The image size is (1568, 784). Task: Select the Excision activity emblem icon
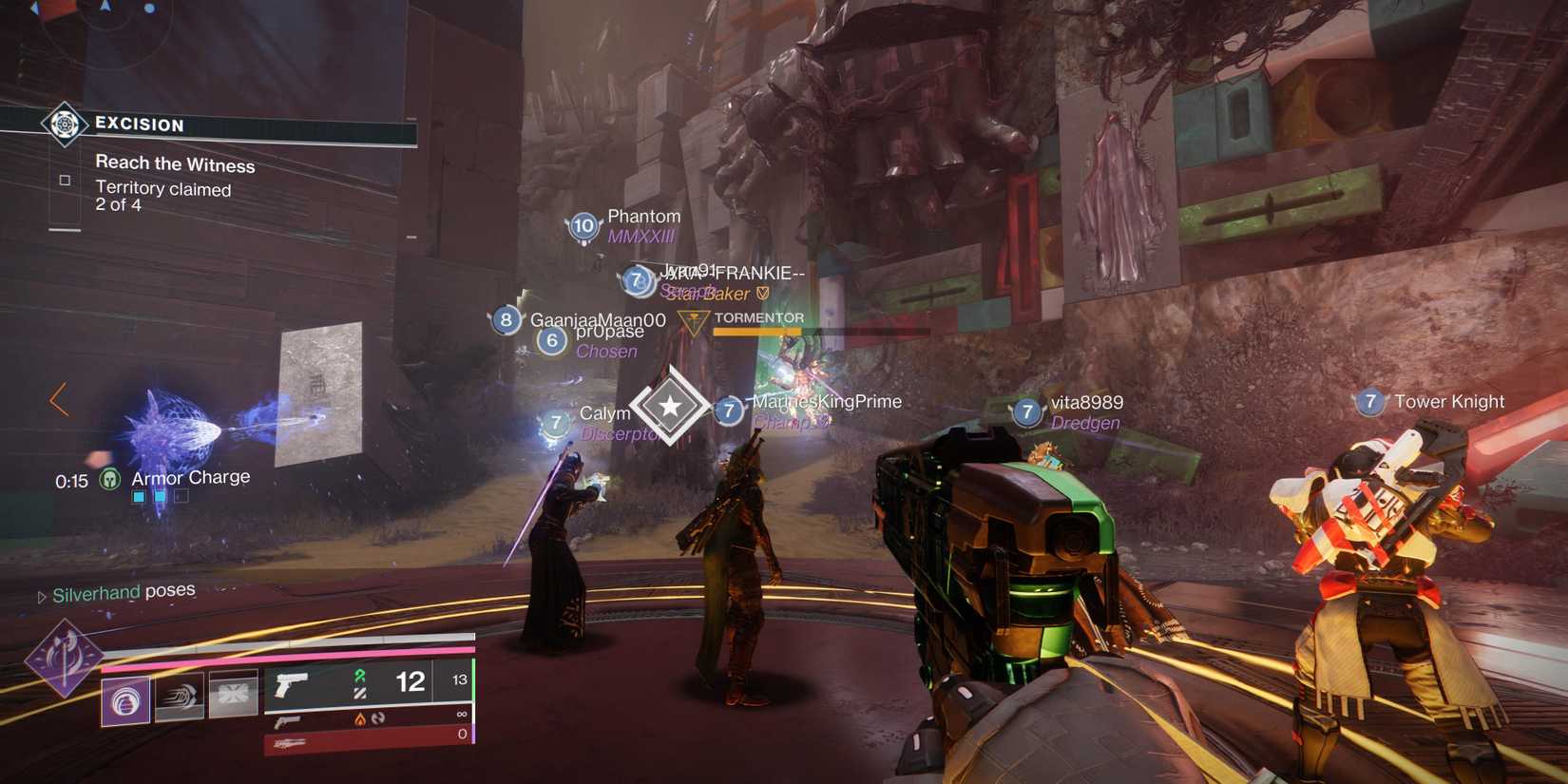pyautogui.click(x=64, y=124)
